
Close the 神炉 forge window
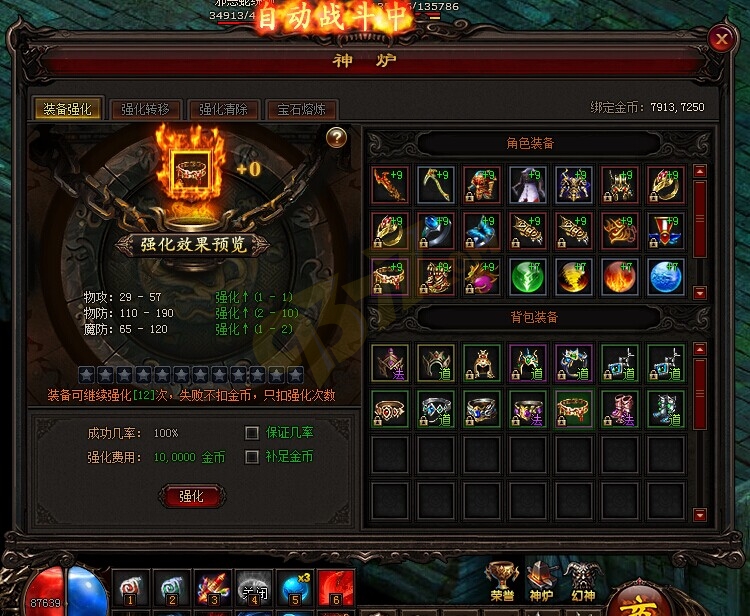click(721, 39)
